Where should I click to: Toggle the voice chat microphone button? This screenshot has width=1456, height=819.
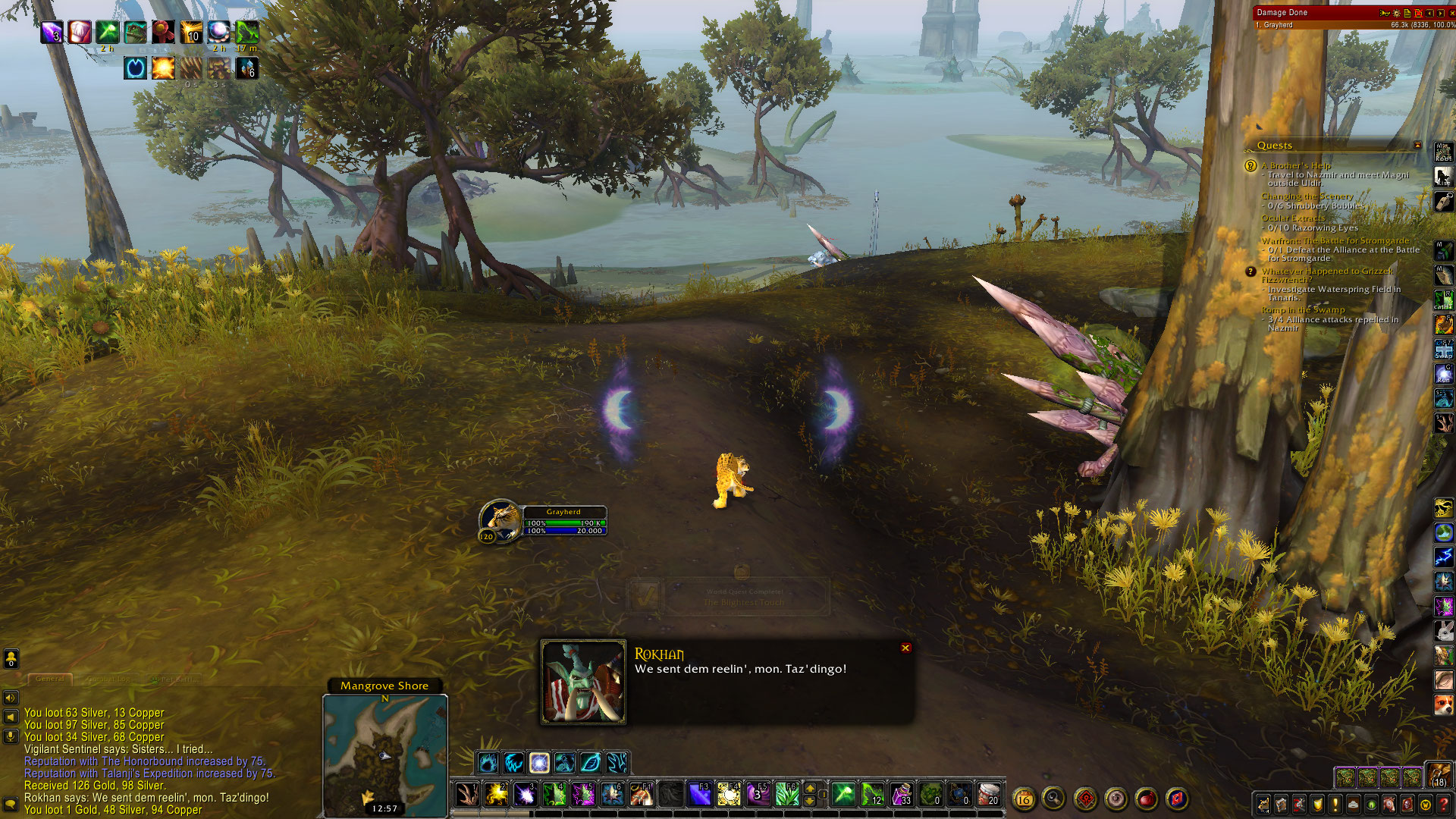tap(11, 735)
